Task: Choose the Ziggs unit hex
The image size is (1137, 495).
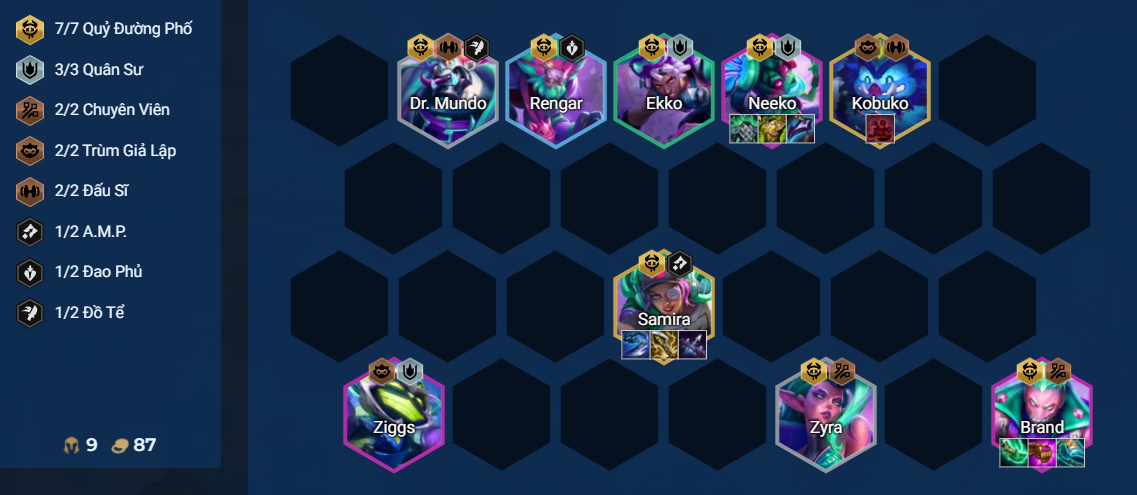Action: tap(394, 418)
